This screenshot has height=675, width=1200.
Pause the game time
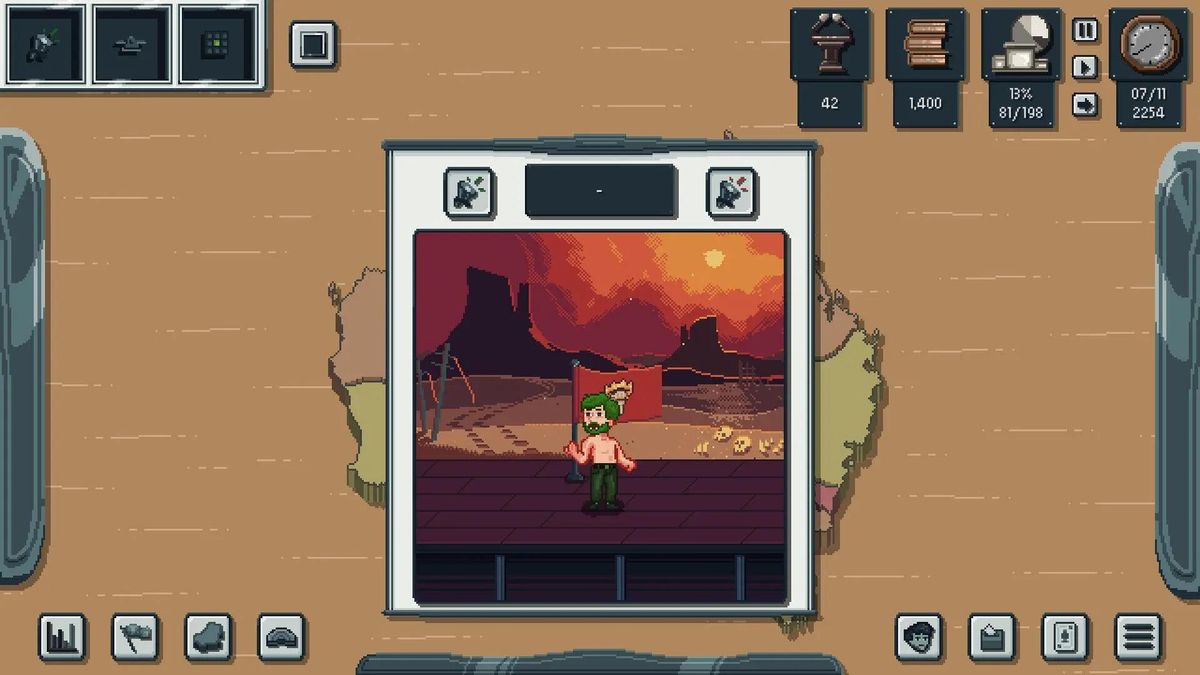click(x=1085, y=30)
